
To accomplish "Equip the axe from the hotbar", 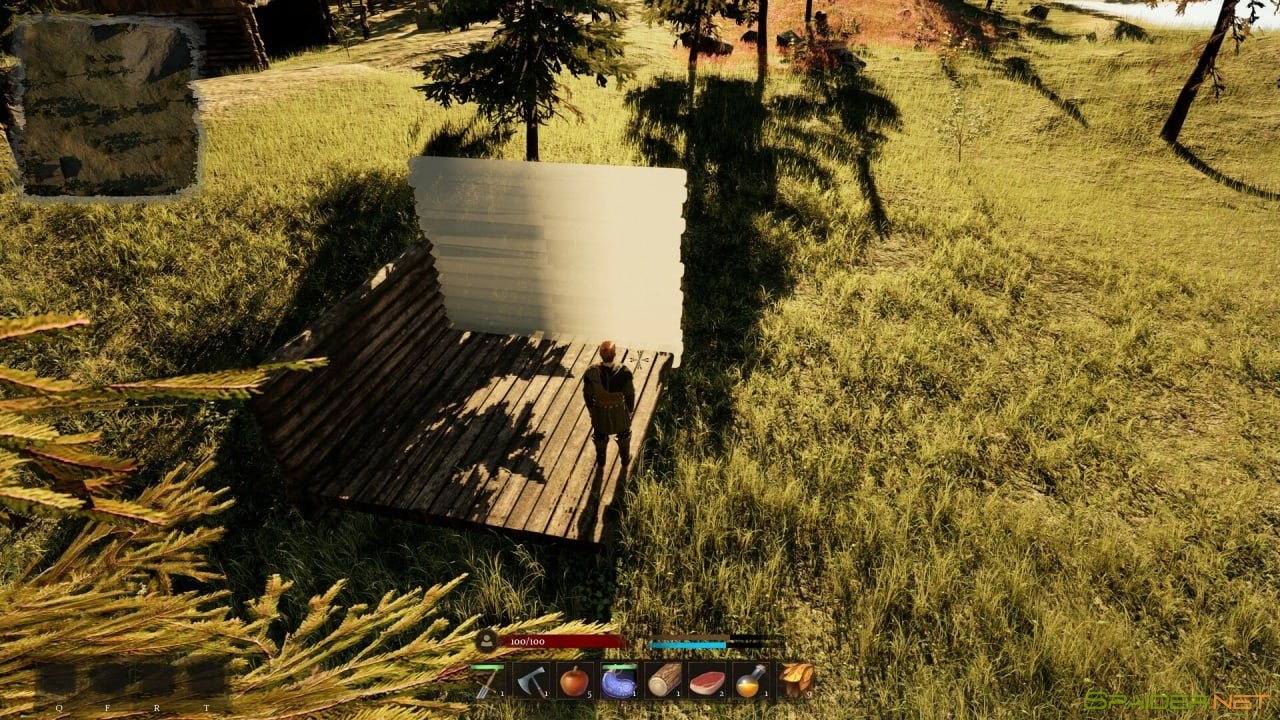I will click(531, 681).
